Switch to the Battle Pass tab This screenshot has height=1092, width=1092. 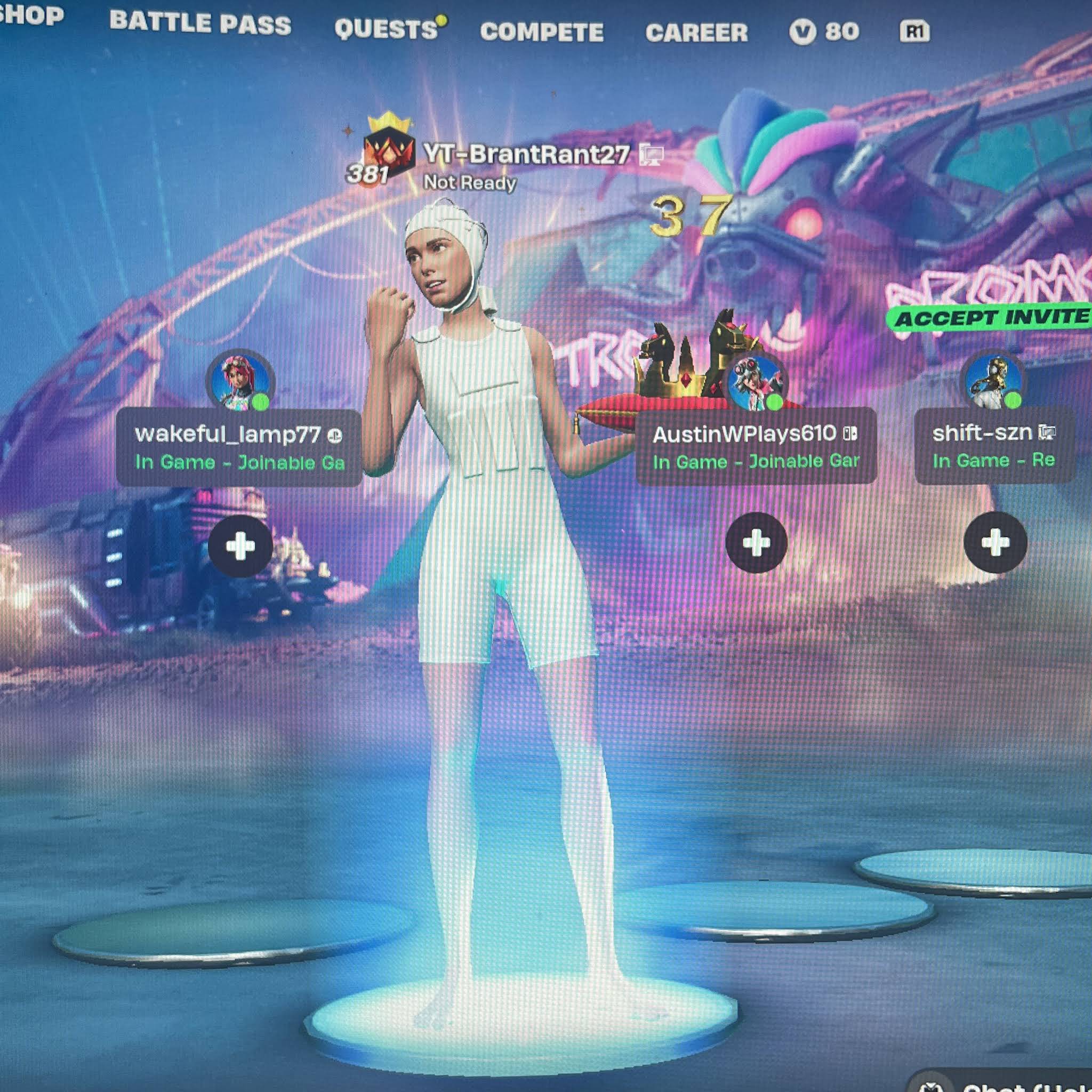(x=200, y=24)
